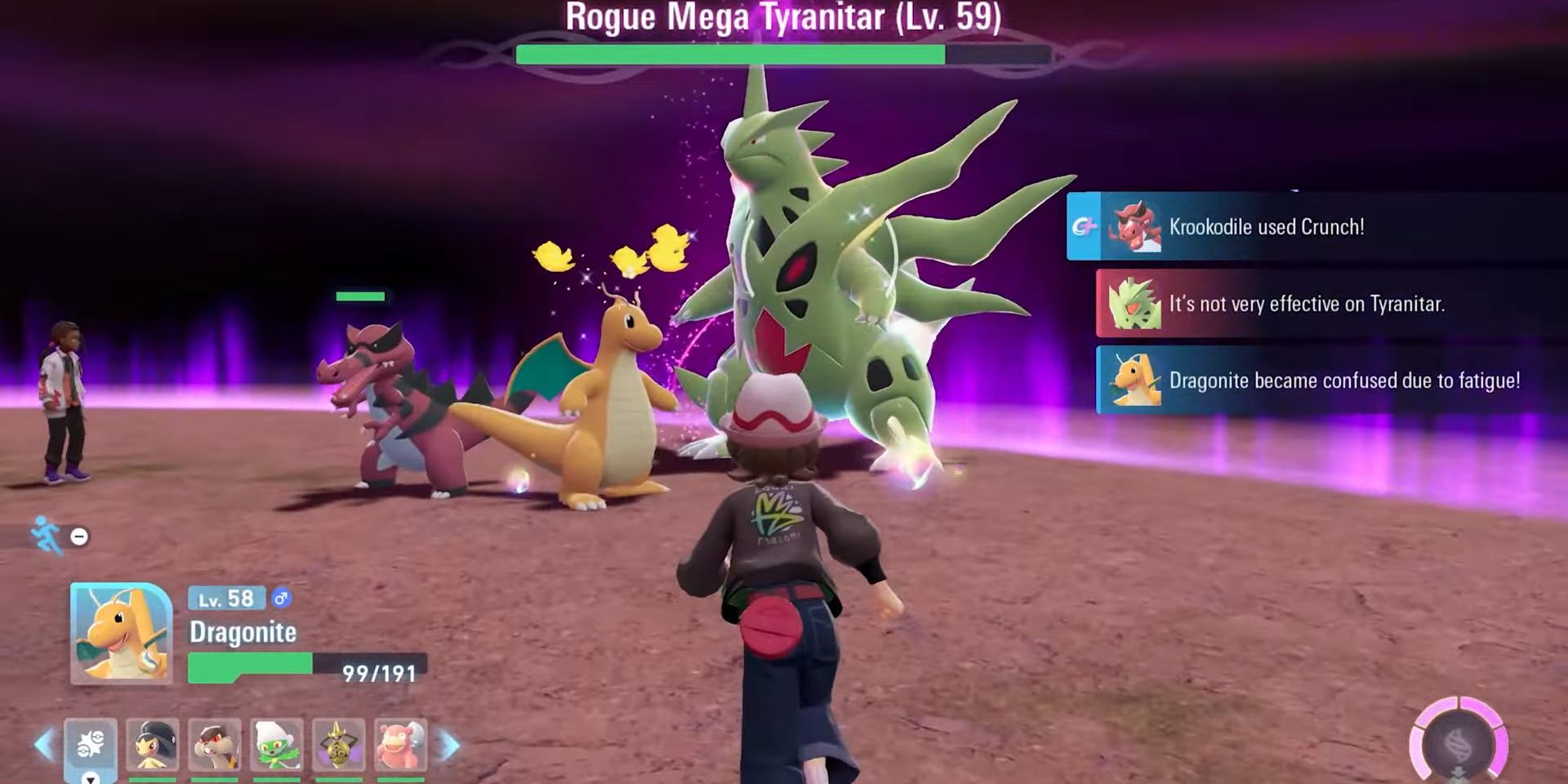Open the Poké Ball swap slot
1568x784 pixels.
point(91,745)
